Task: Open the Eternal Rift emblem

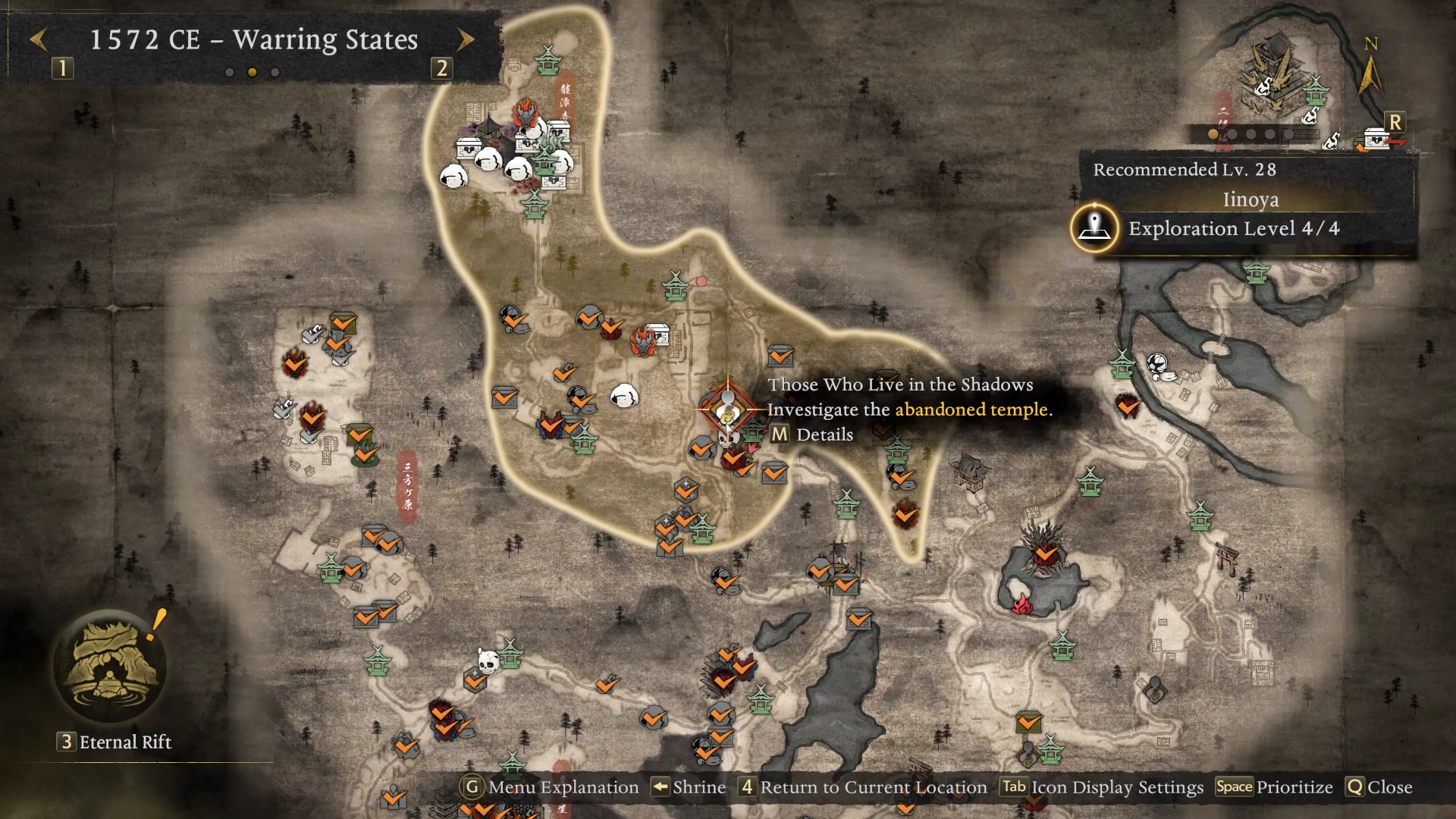Action: pos(111,666)
